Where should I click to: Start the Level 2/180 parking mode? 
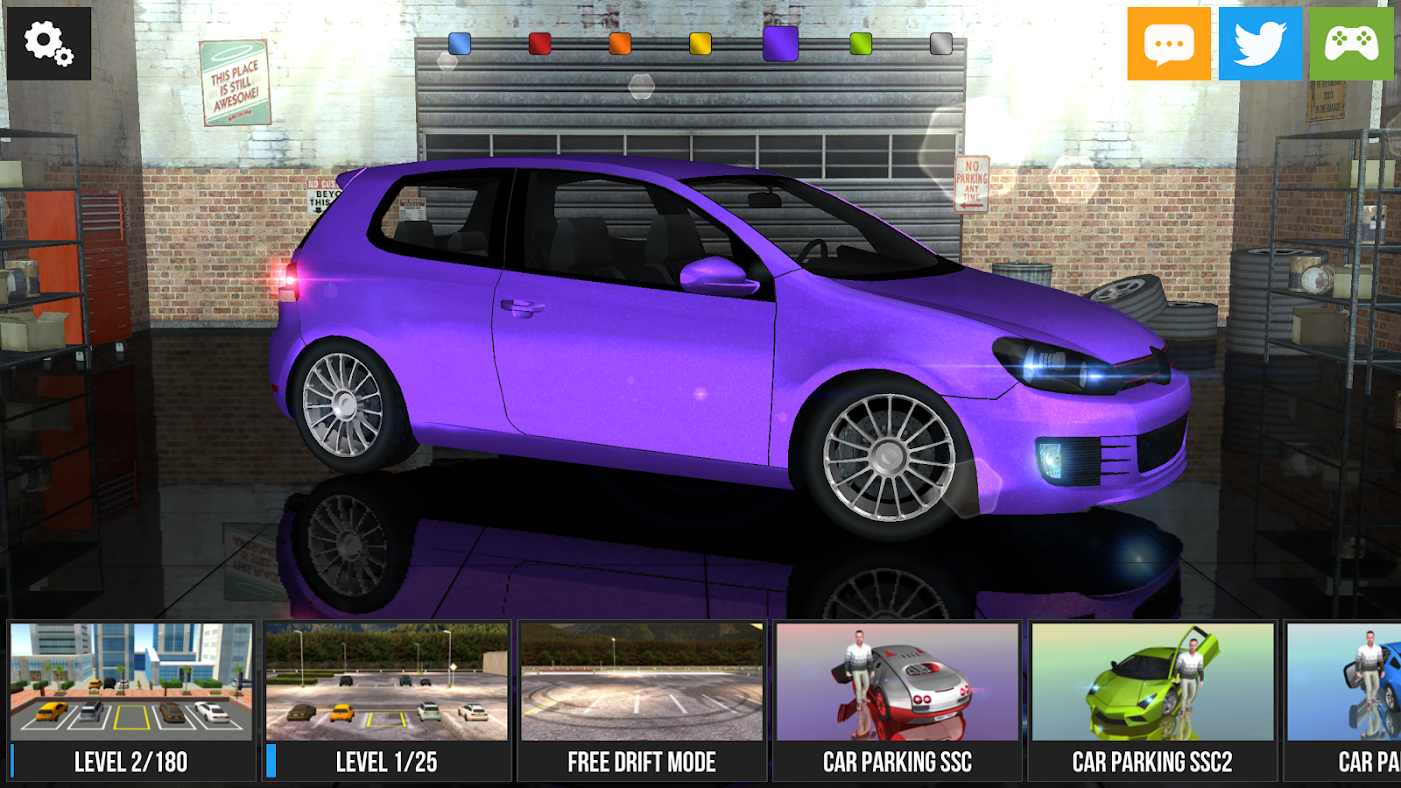point(131,700)
